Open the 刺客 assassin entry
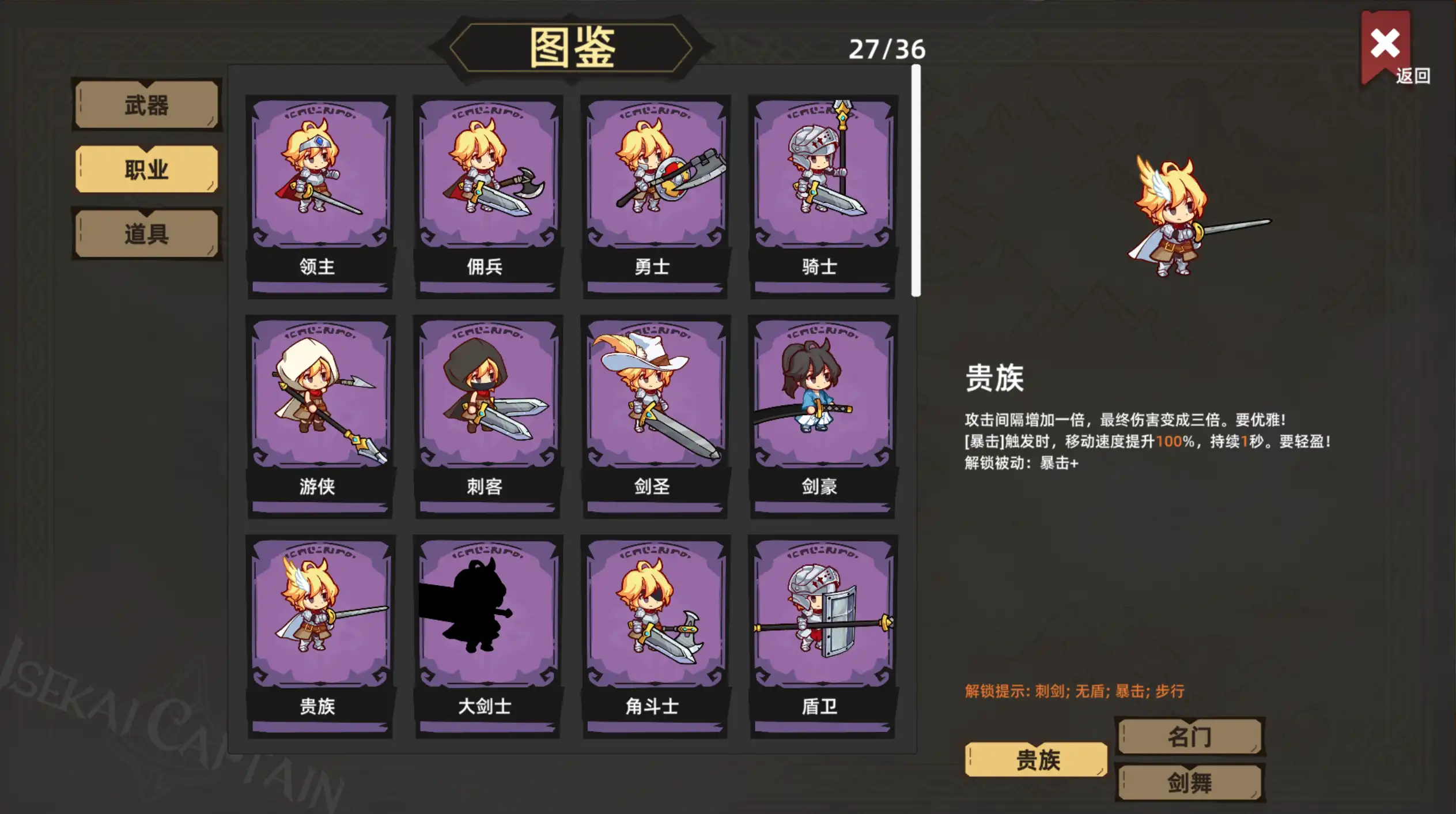Image resolution: width=1456 pixels, height=814 pixels. point(487,415)
